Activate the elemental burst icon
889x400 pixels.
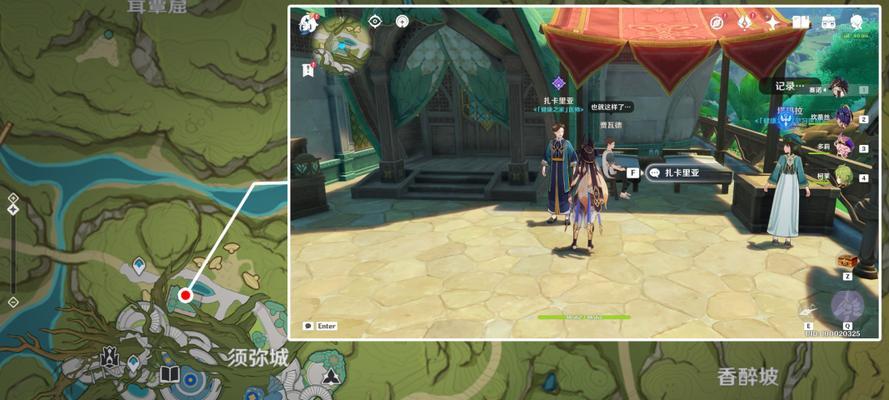[x=846, y=305]
